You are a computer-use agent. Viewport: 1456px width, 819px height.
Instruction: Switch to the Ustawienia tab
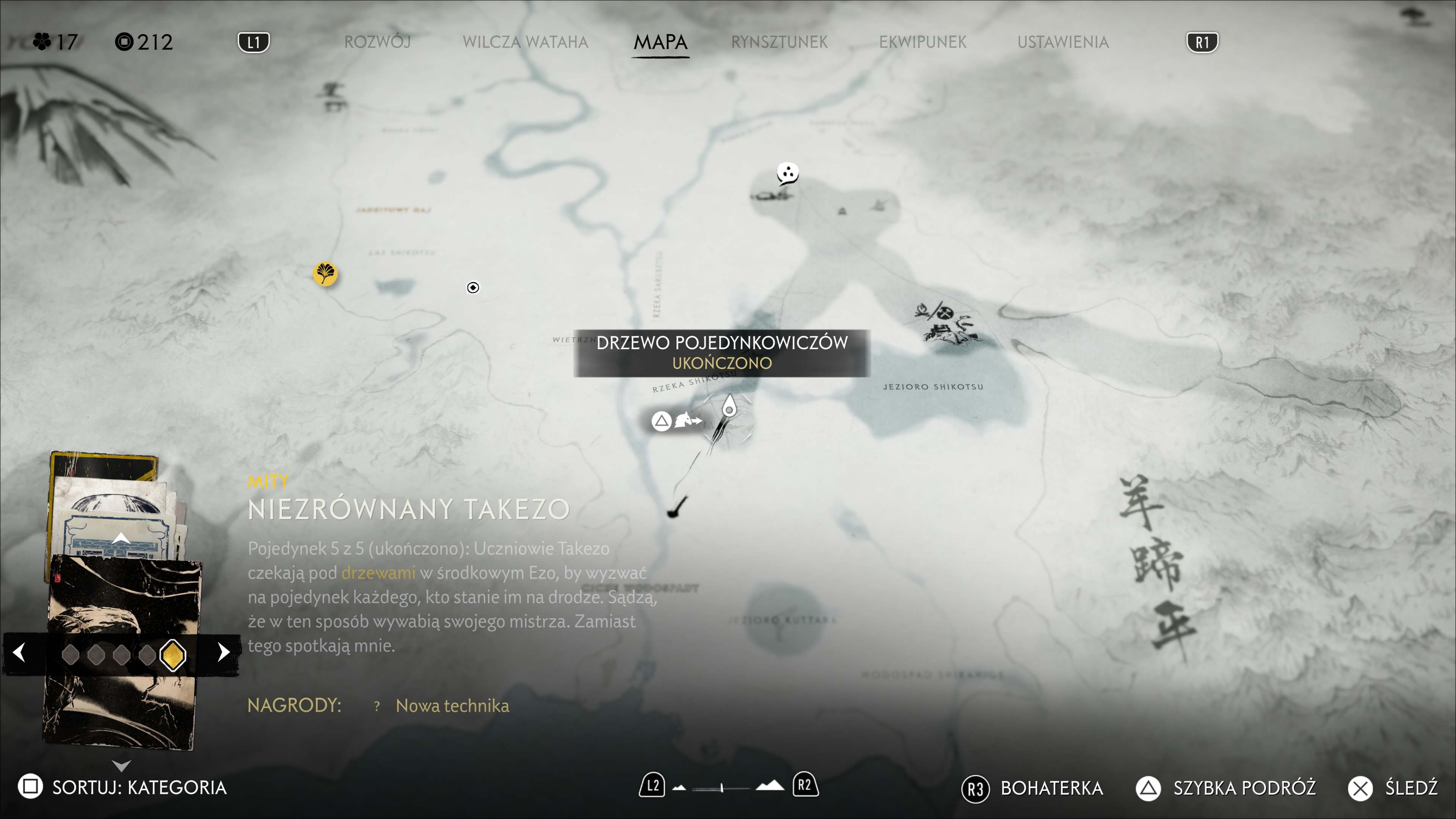pos(1062,42)
